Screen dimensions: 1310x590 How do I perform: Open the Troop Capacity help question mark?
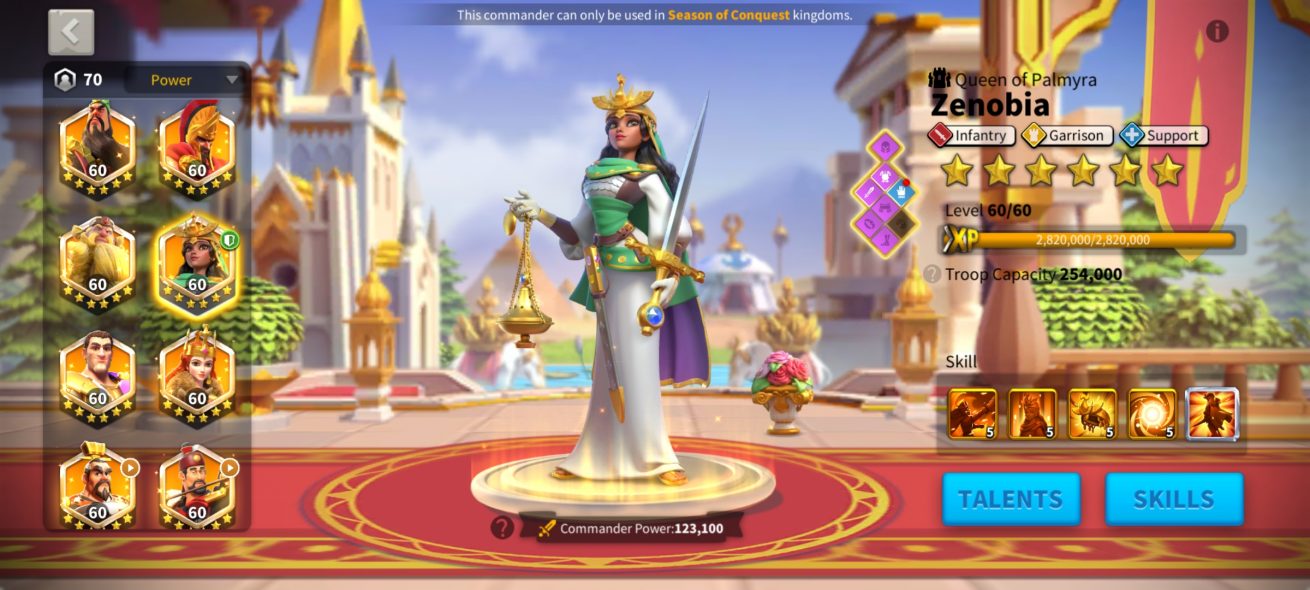pyautogui.click(x=932, y=274)
